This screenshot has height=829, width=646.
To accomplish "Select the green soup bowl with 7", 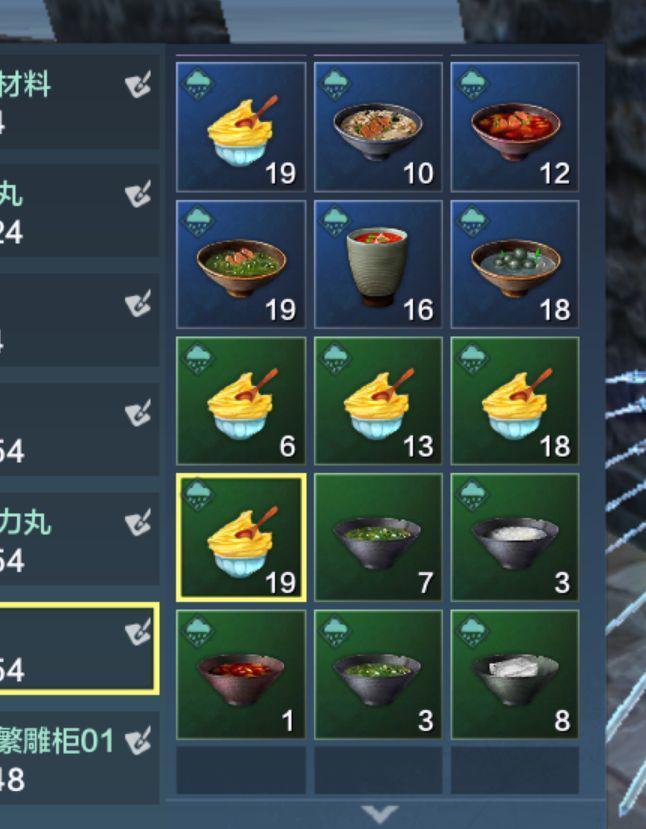I will click(x=378, y=538).
